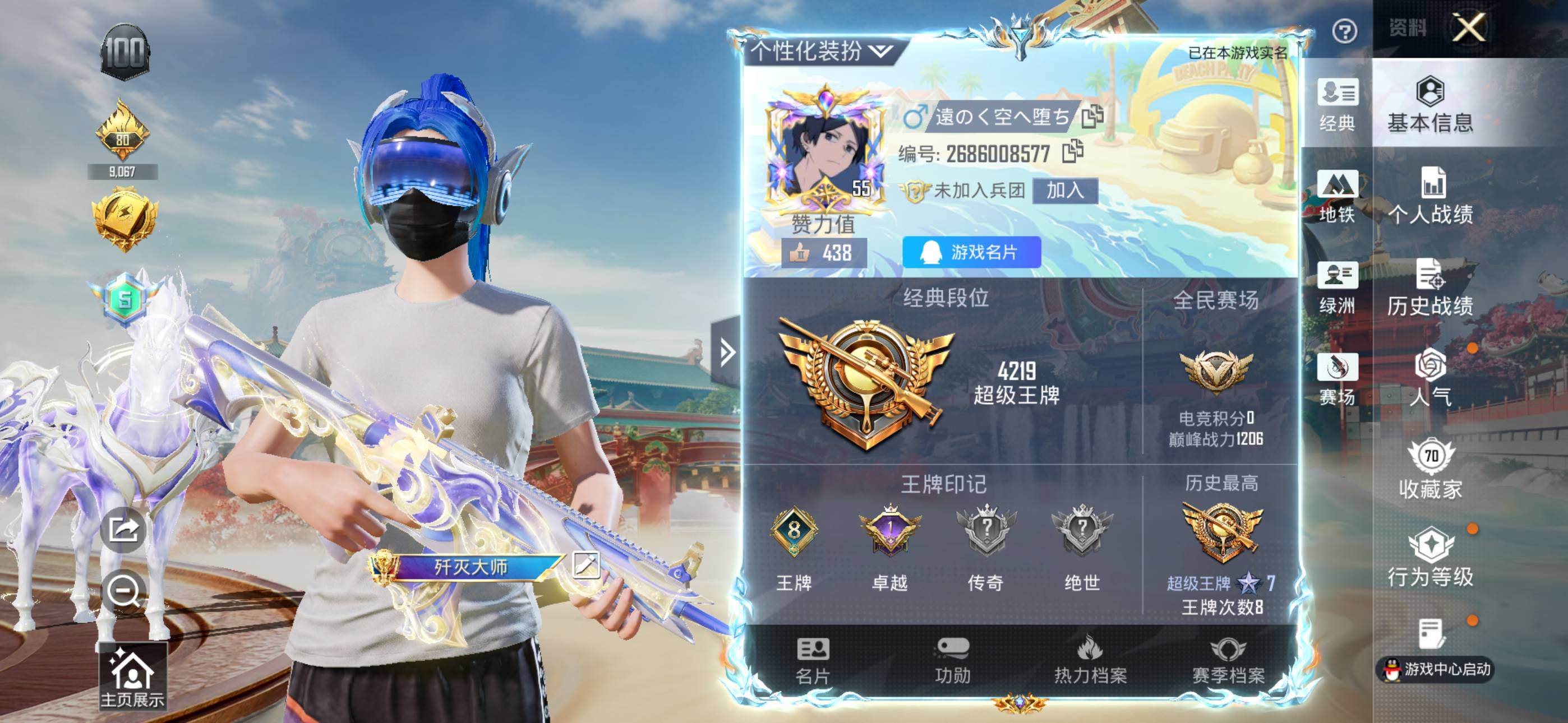Select the 绿洲 mode tab

(1338, 288)
